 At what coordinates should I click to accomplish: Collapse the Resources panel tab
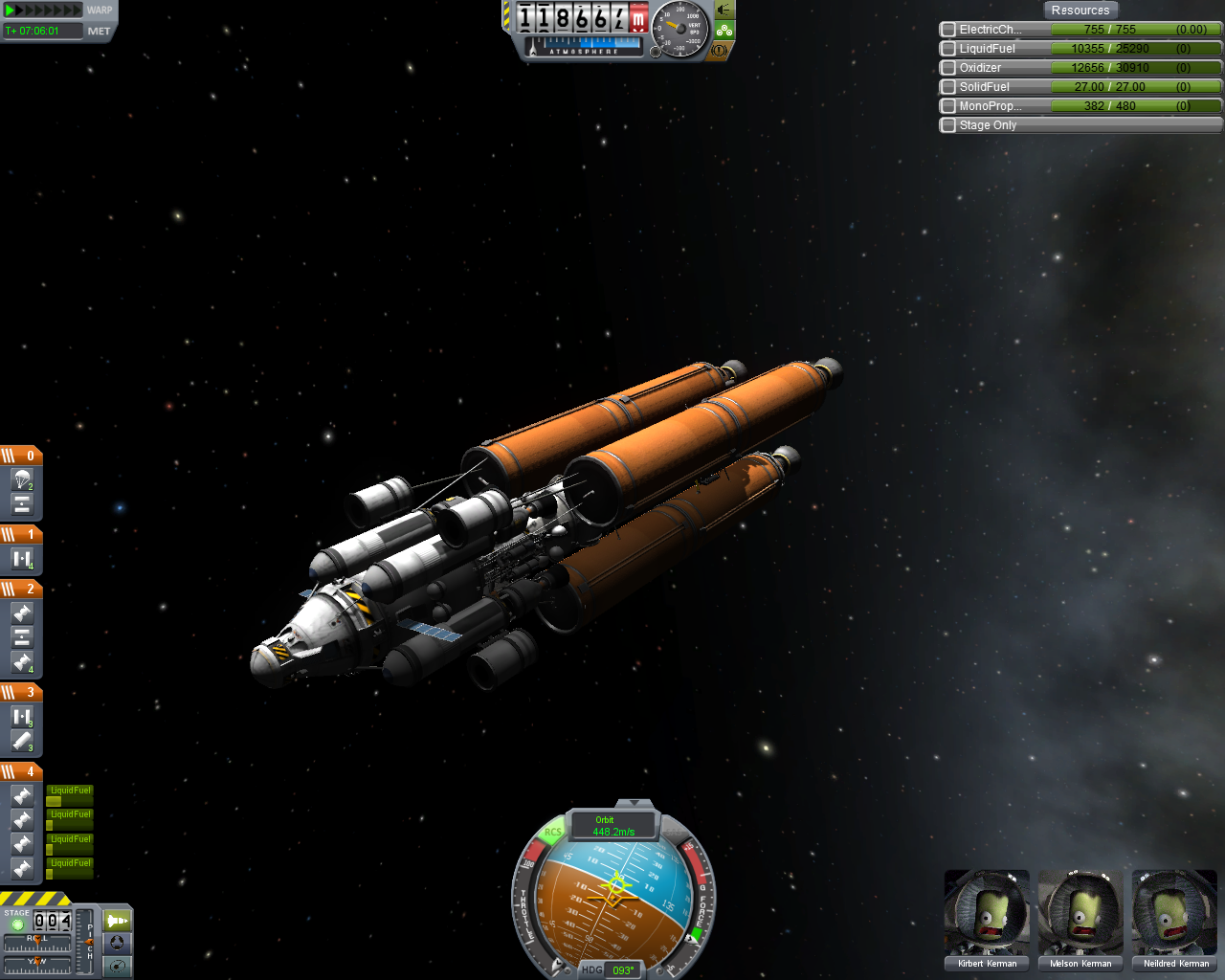click(1080, 11)
